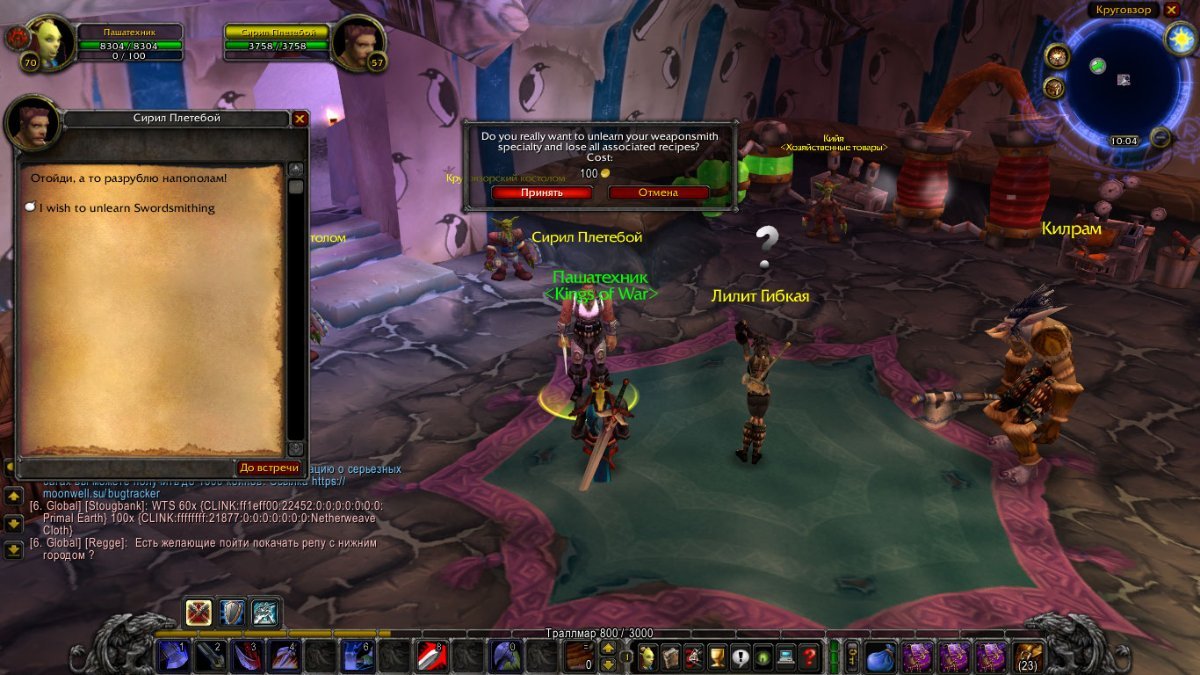Viewport: 1200px width, 675px height.
Task: Click the sun day-night indicator on the minimap
Action: [1178, 38]
